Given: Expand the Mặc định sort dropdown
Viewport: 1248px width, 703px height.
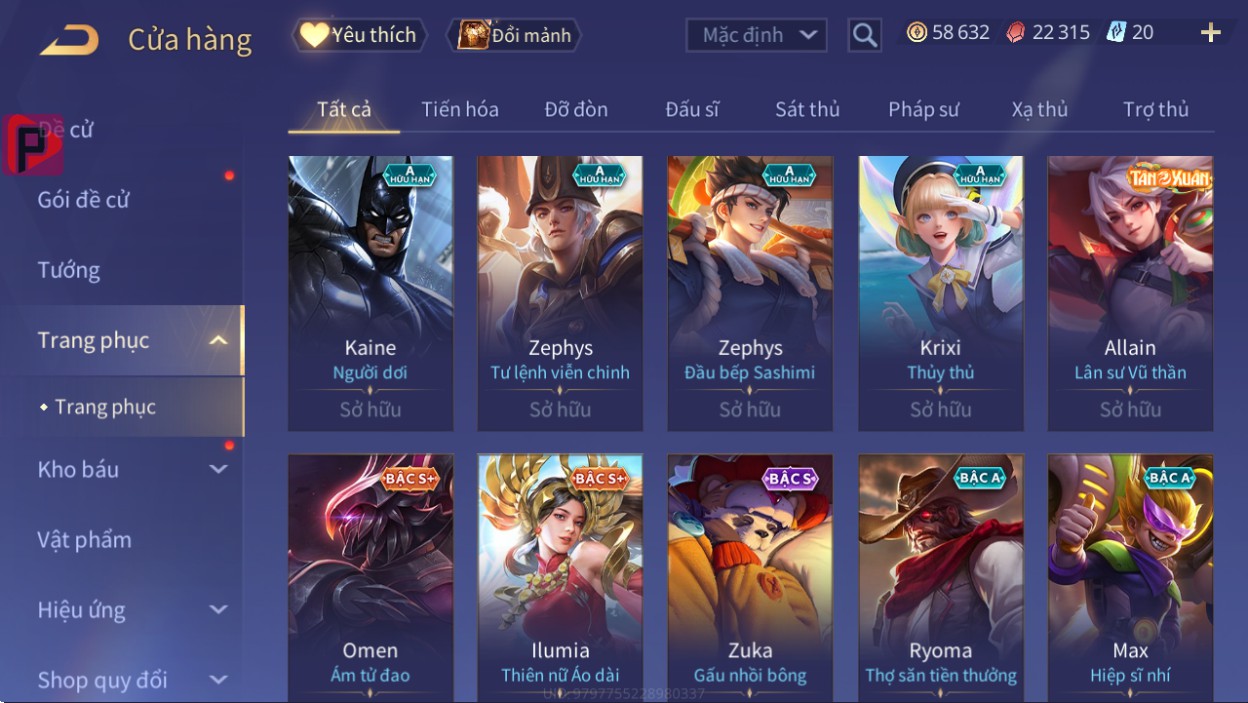Looking at the screenshot, I should coord(757,36).
